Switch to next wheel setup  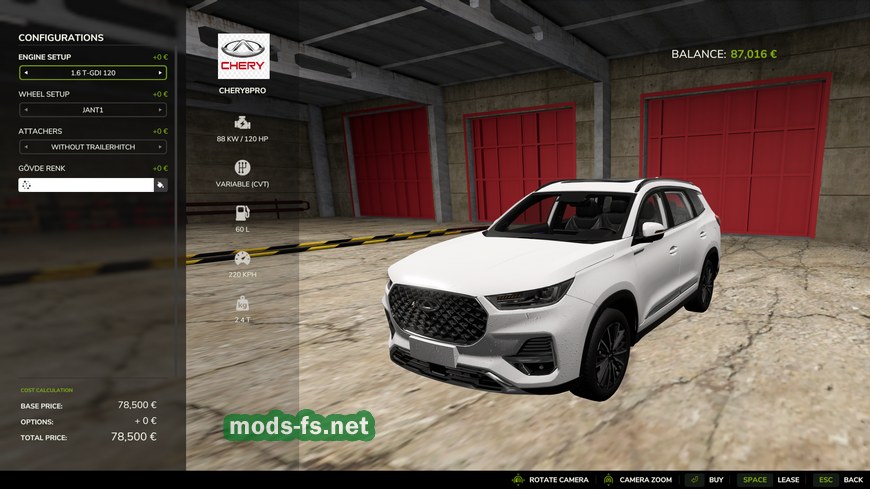[x=160, y=110]
